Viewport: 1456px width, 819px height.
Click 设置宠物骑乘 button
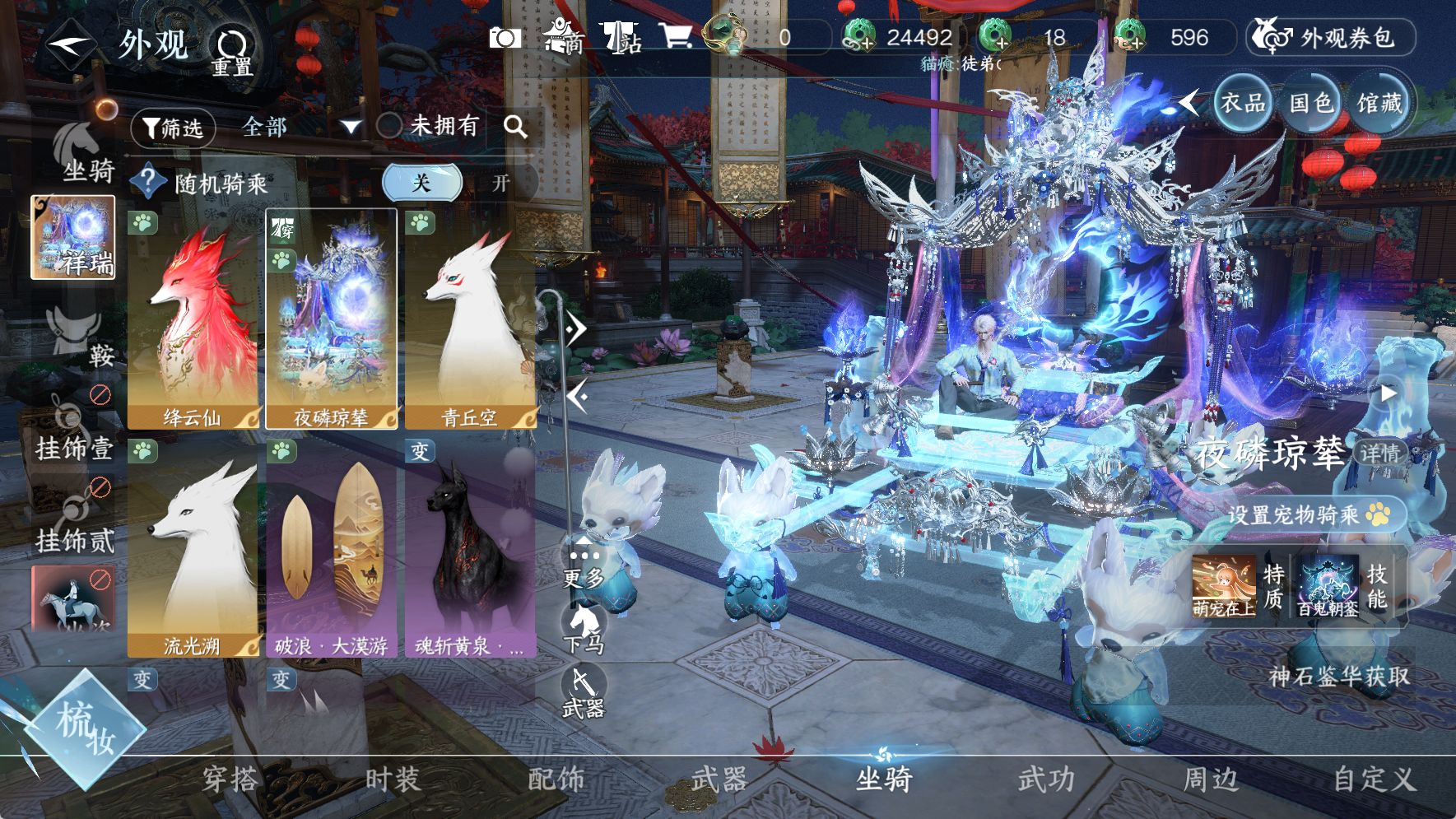click(x=1309, y=515)
